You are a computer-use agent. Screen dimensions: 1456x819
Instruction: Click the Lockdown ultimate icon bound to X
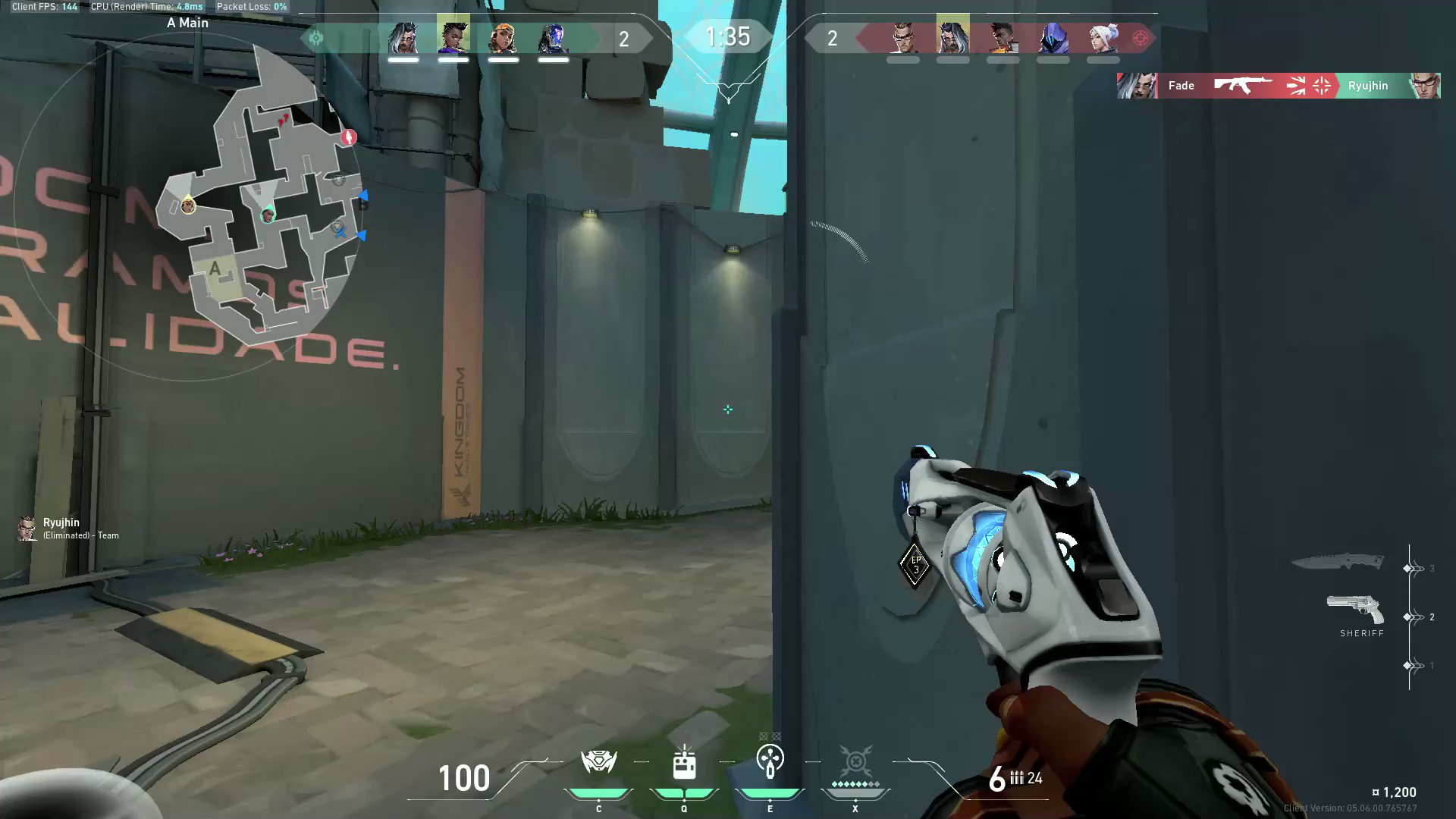(x=855, y=762)
